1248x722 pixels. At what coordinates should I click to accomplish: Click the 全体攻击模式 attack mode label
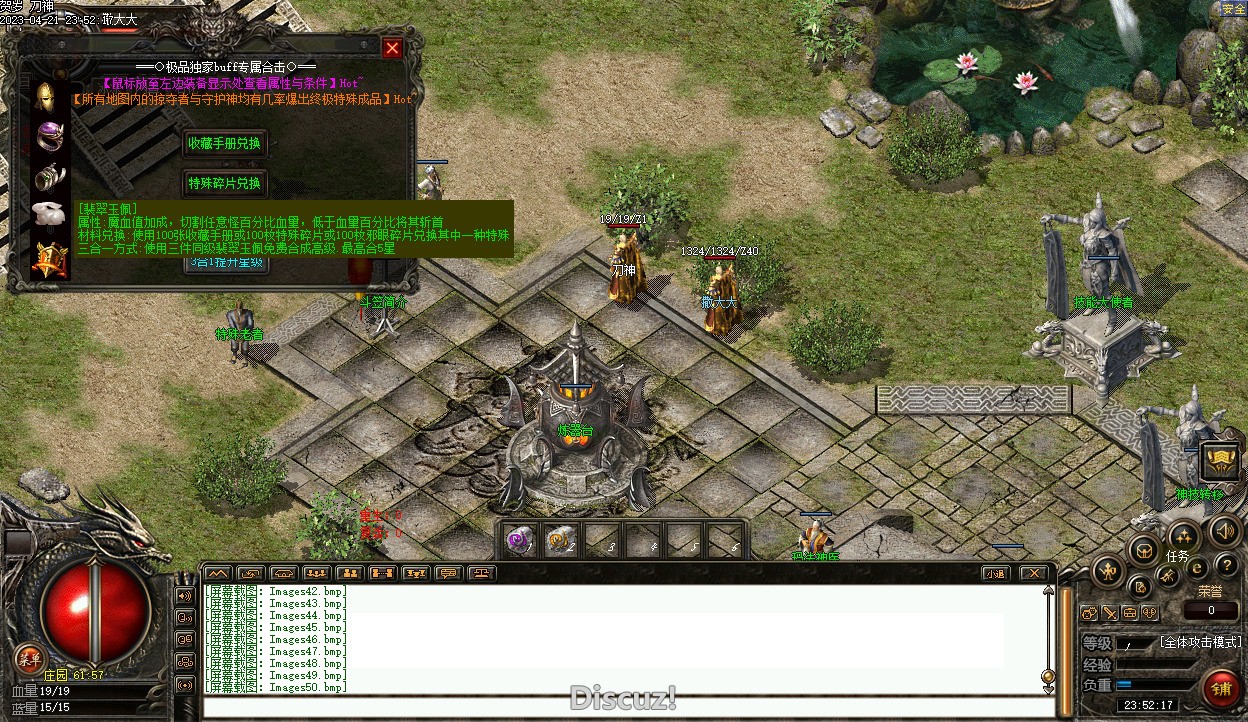pyautogui.click(x=1200, y=642)
